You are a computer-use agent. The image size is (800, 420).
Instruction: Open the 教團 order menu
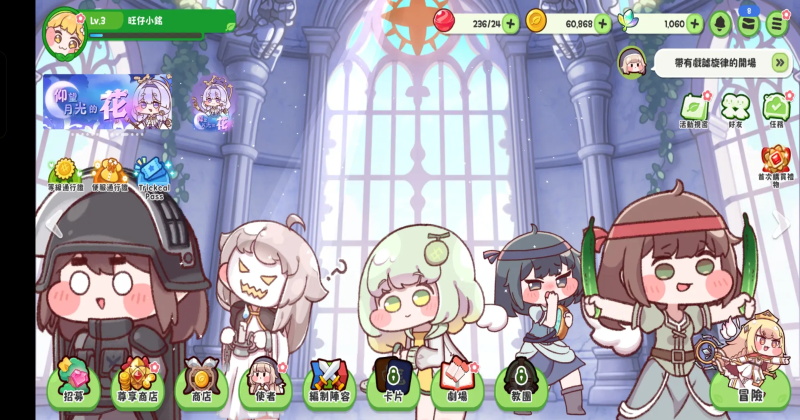[x=521, y=382]
